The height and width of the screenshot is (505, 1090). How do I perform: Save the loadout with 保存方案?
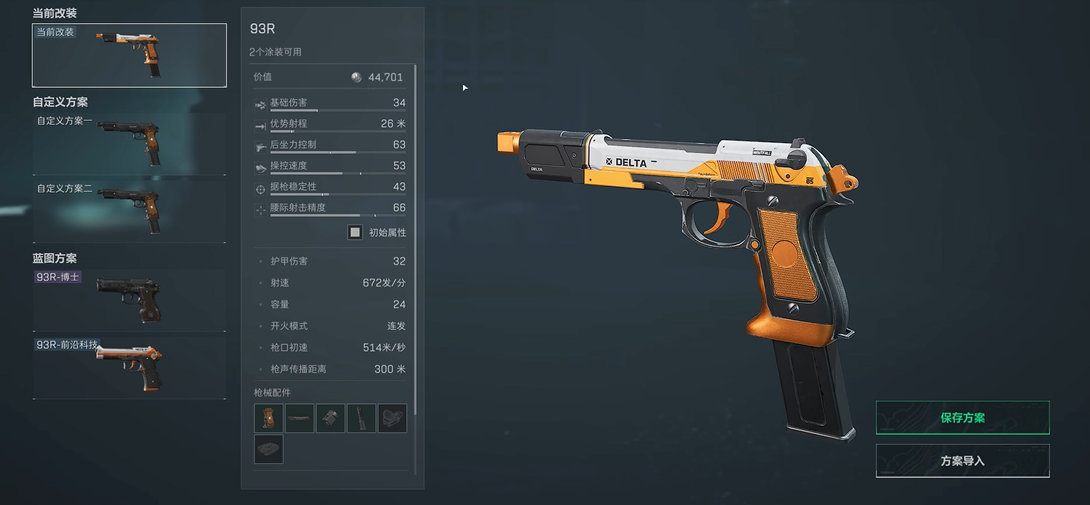(962, 418)
